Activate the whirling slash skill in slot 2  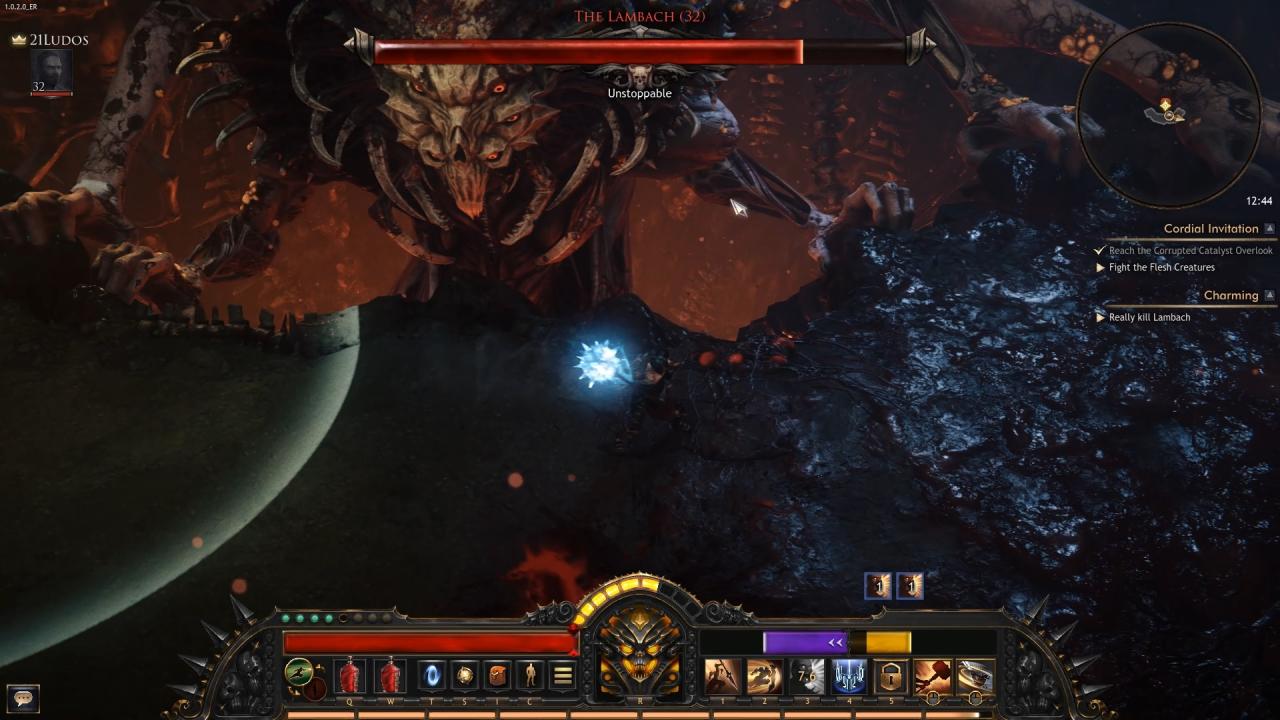click(765, 676)
